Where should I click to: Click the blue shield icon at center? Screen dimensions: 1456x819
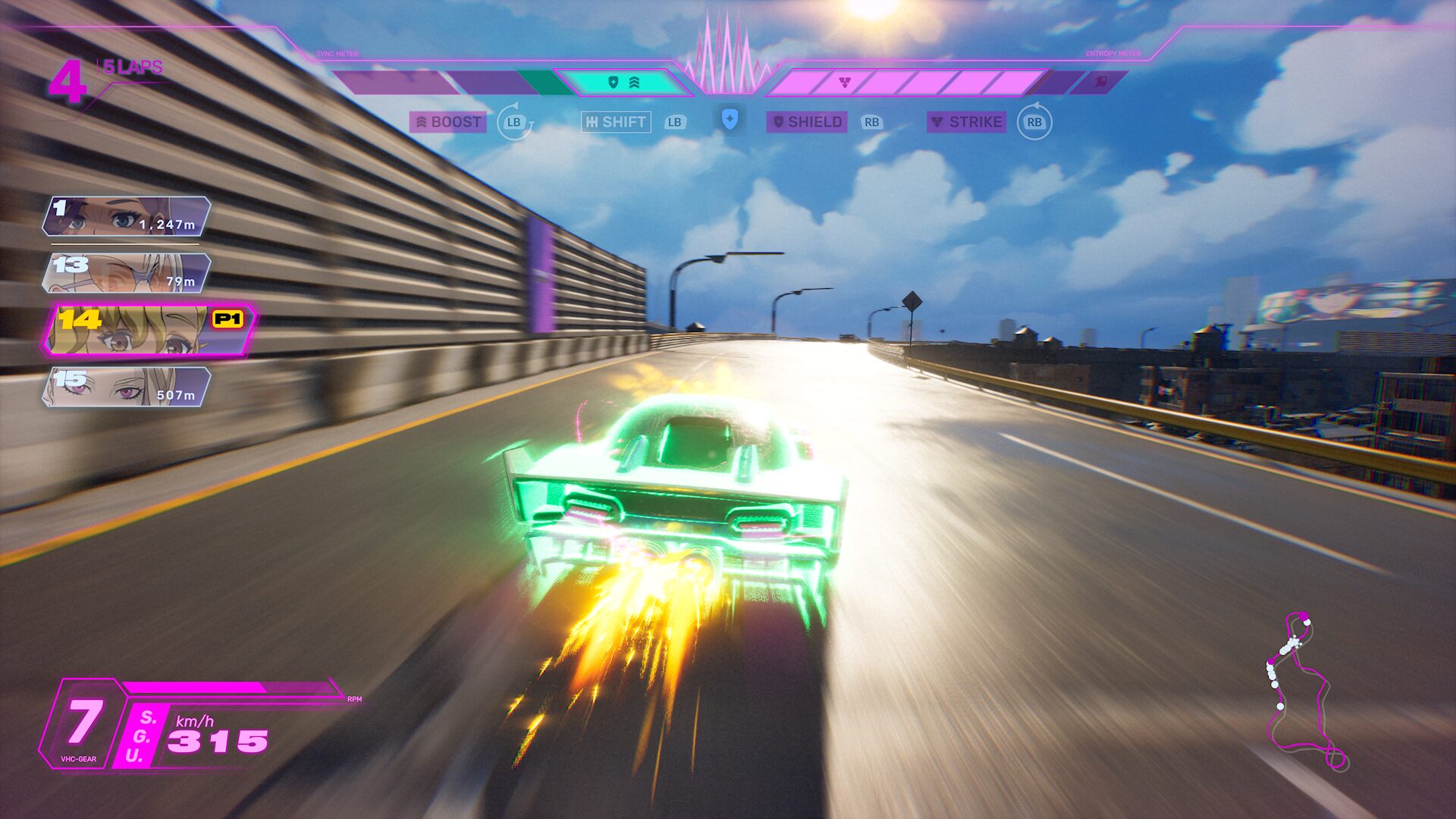click(x=730, y=119)
